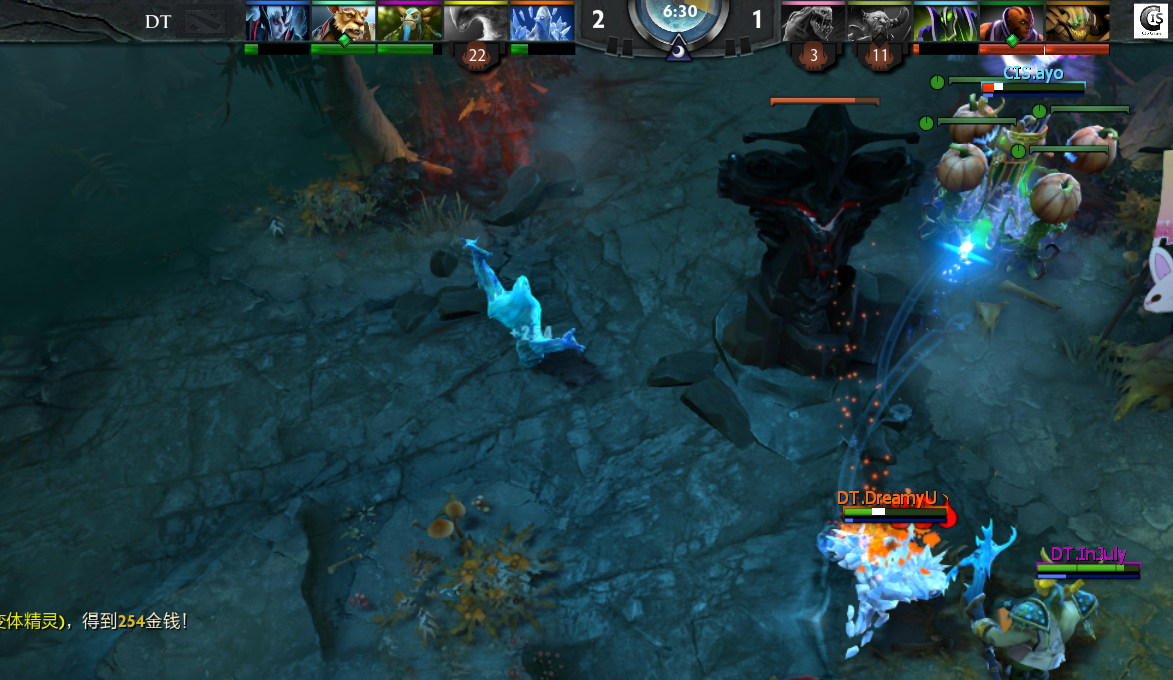Select the Brewmaster hero portrait

pyautogui.click(x=343, y=22)
